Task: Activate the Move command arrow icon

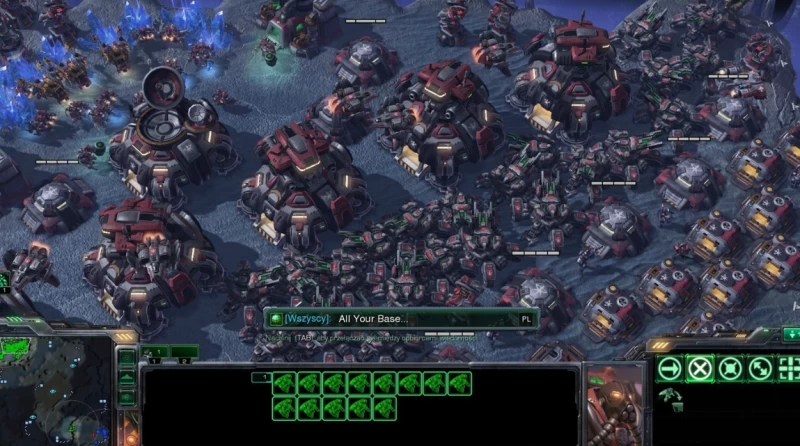Action: pos(669,368)
